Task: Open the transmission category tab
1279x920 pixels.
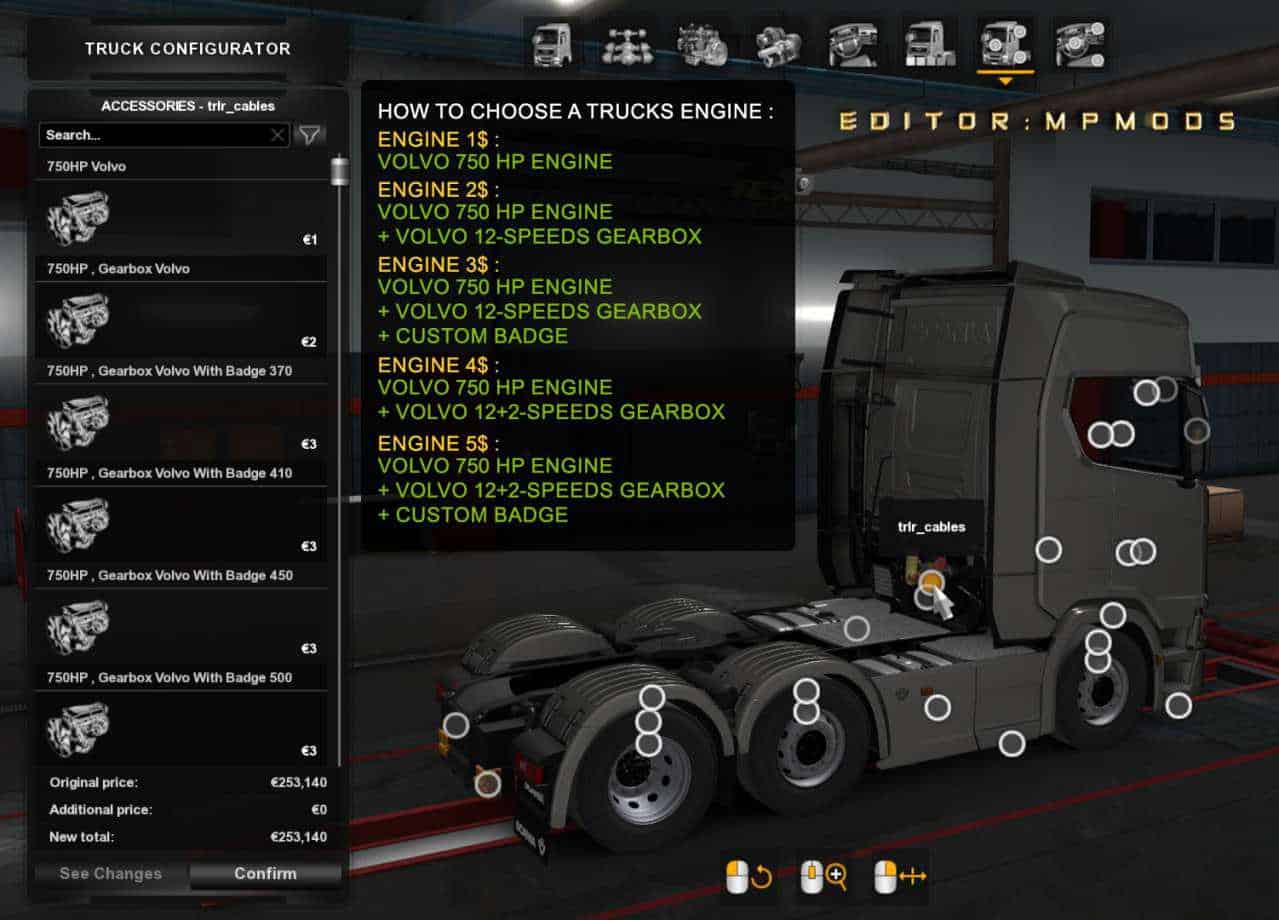Action: (777, 45)
